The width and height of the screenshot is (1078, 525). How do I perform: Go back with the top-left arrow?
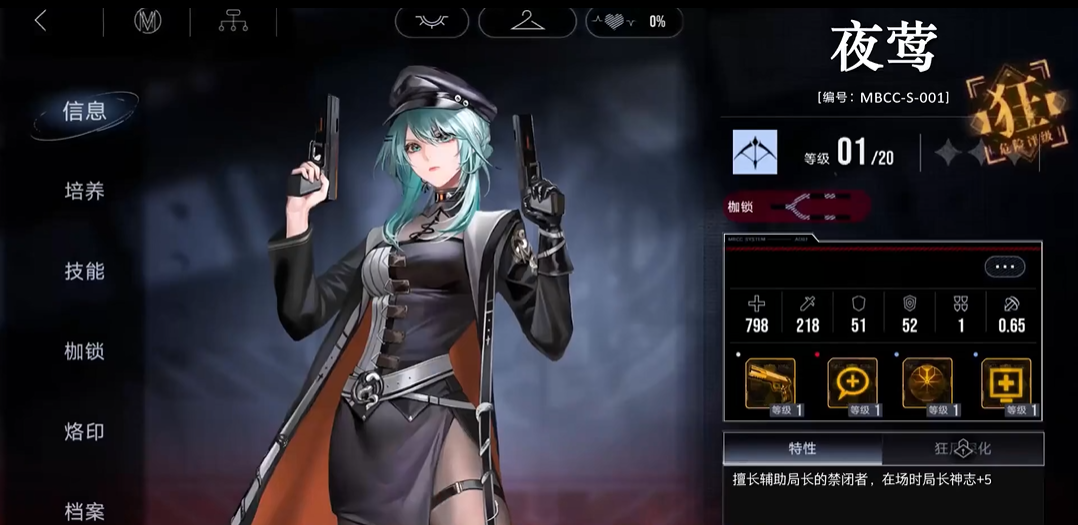point(41,21)
